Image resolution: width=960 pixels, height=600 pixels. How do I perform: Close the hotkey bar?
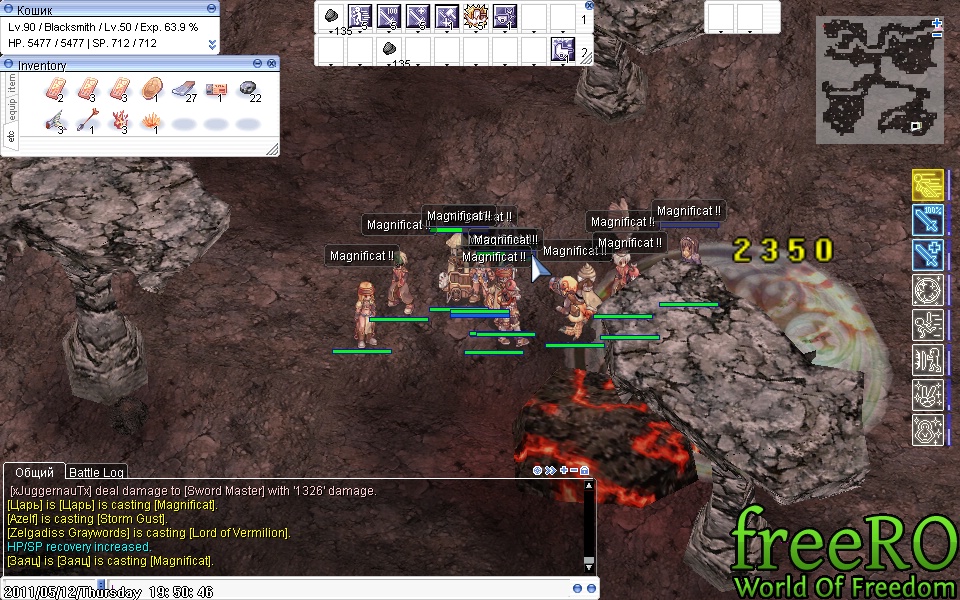[x=589, y=5]
